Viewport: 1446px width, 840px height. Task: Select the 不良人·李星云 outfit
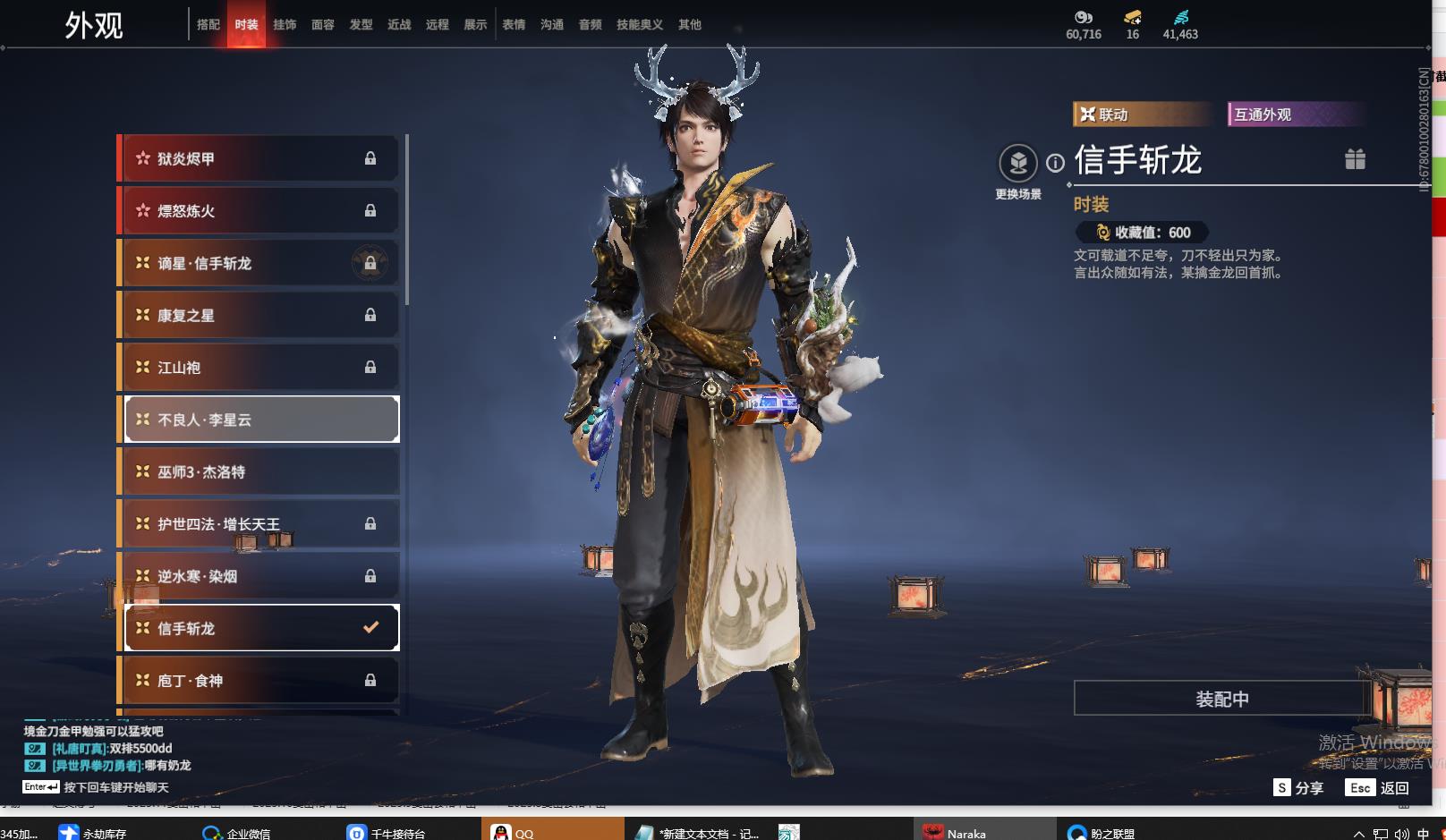click(260, 420)
